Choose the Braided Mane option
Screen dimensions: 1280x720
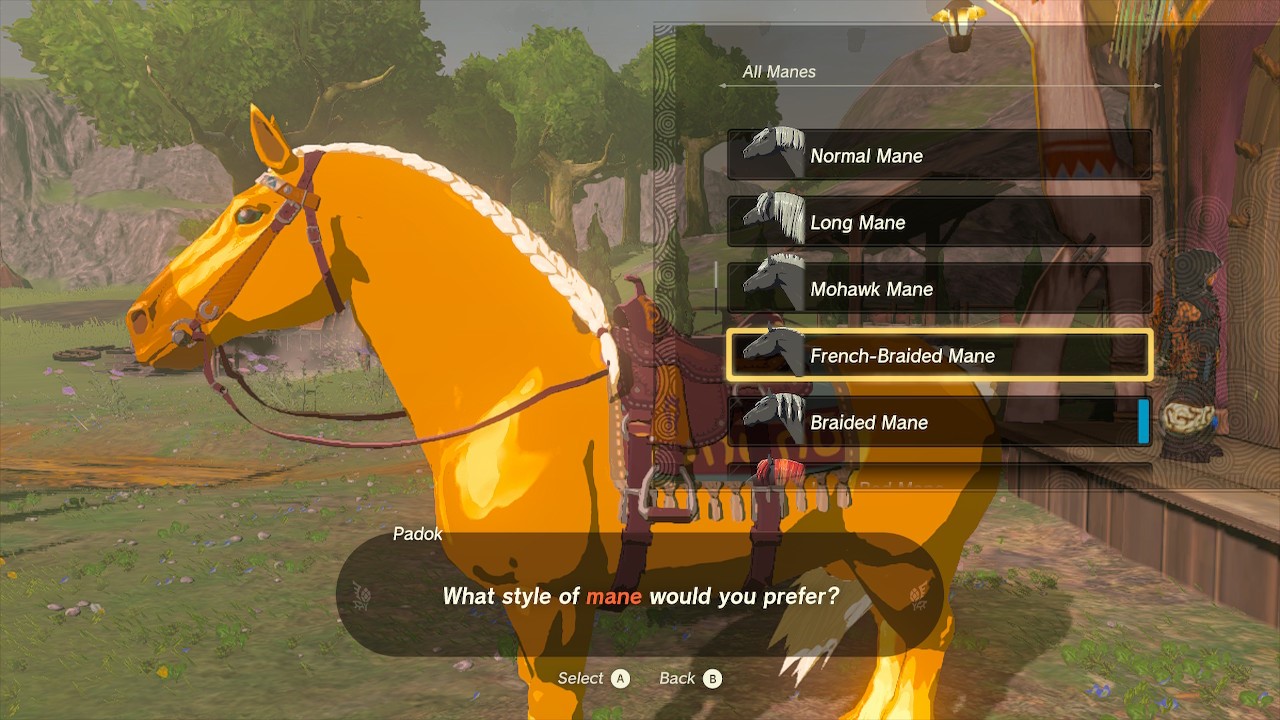(x=938, y=422)
